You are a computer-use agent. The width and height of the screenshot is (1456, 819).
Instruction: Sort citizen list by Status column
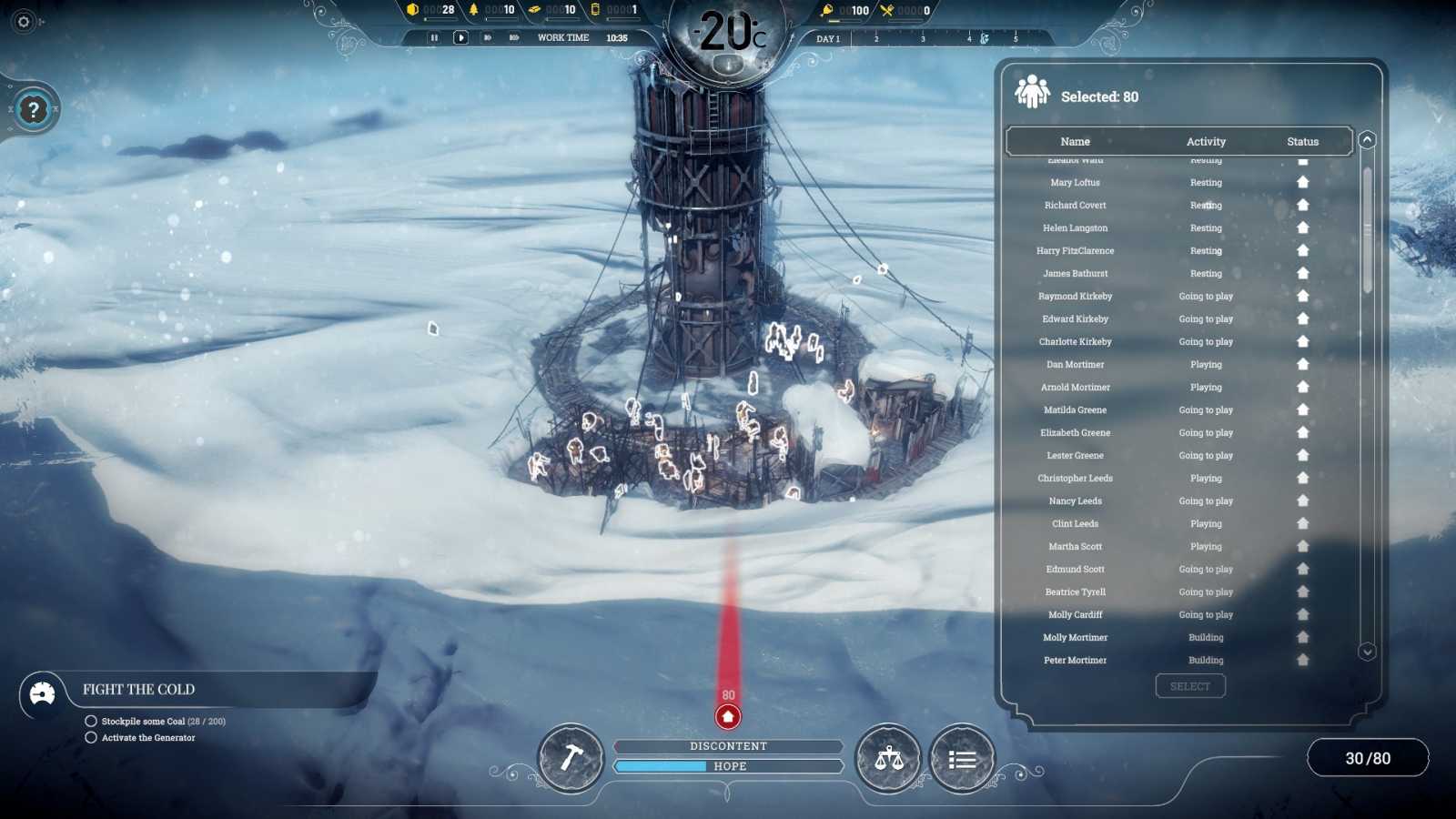point(1302,141)
